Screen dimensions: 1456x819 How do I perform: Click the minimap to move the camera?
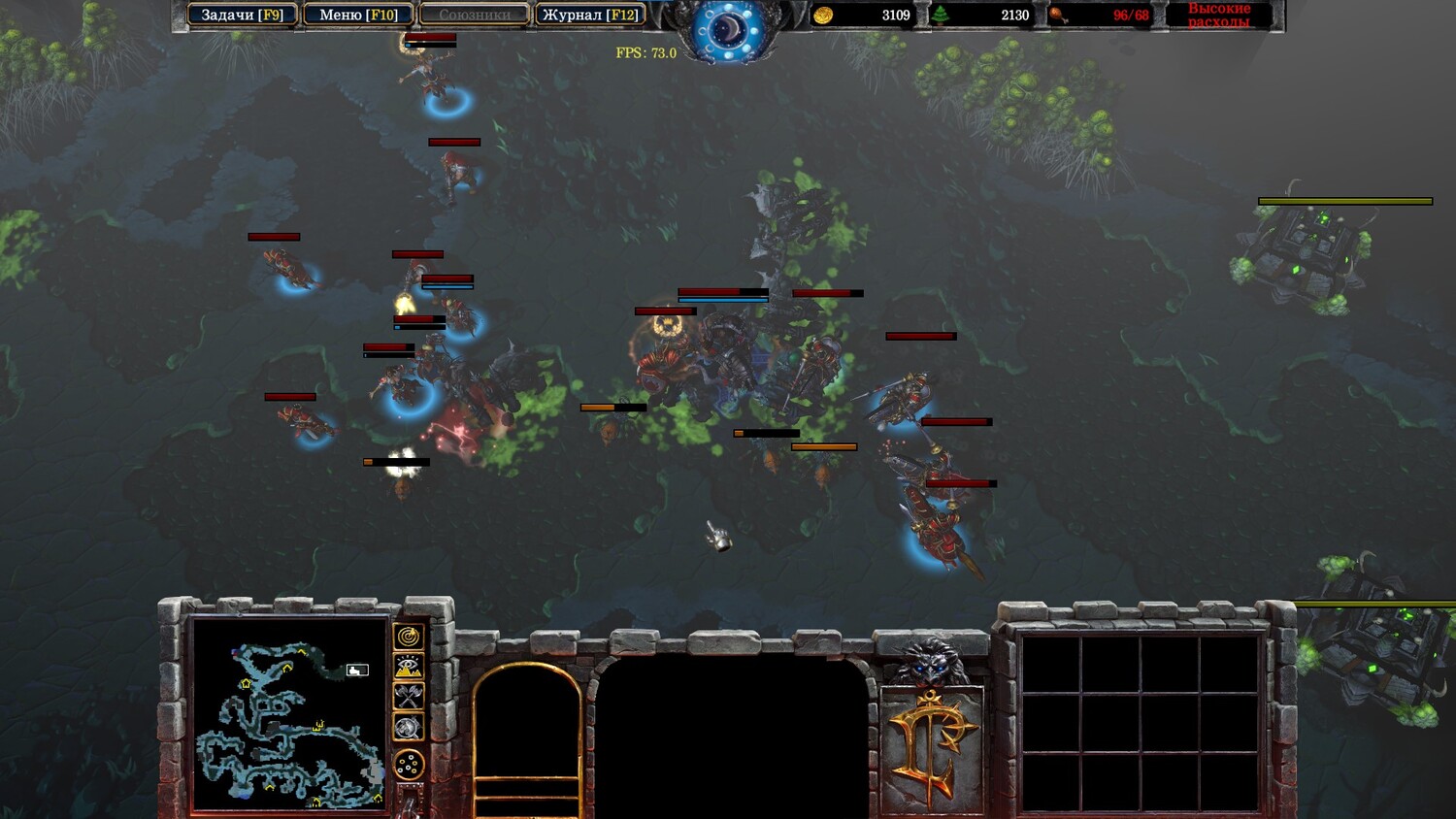coord(289,712)
